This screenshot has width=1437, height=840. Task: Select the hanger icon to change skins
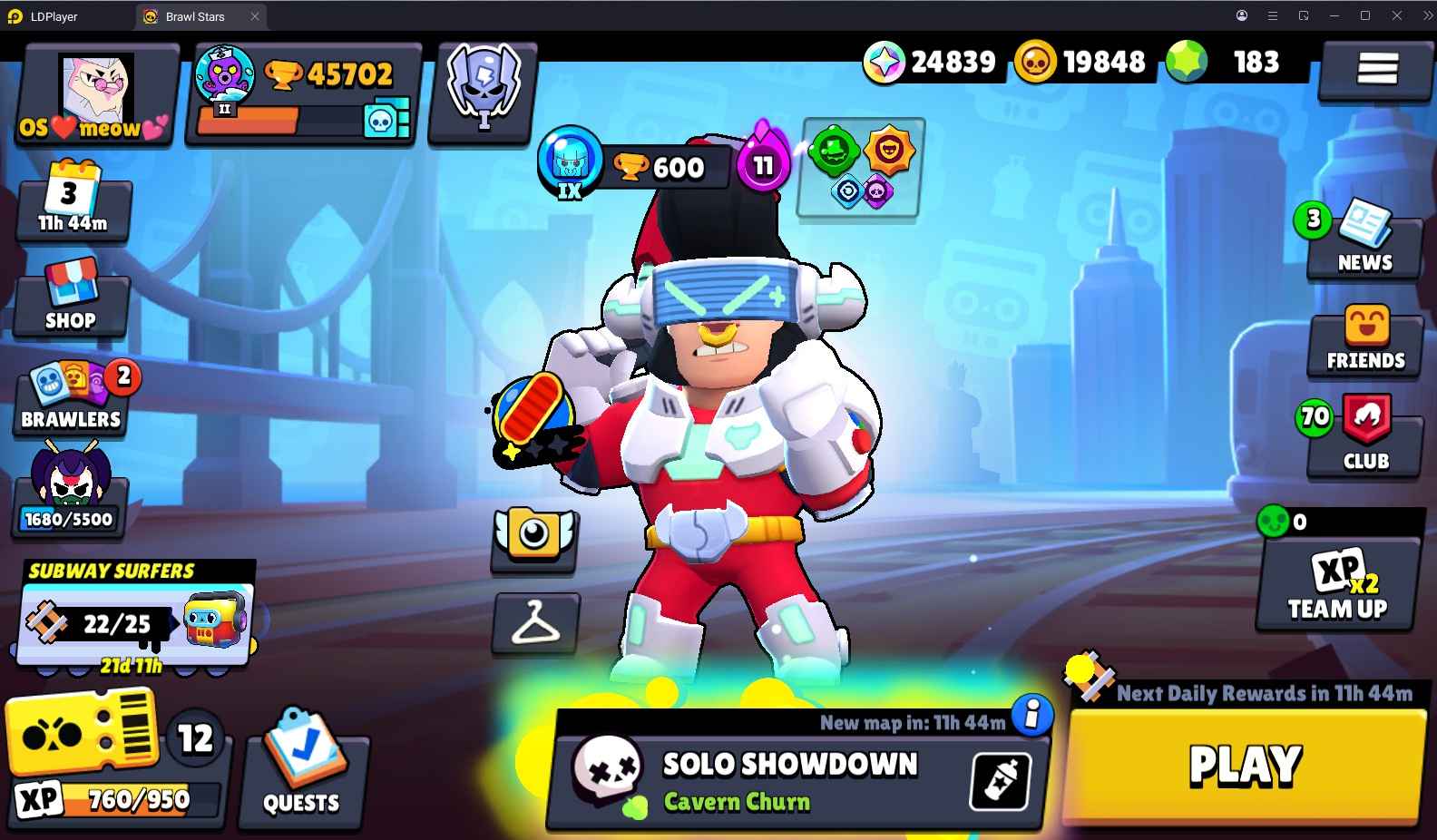[535, 623]
